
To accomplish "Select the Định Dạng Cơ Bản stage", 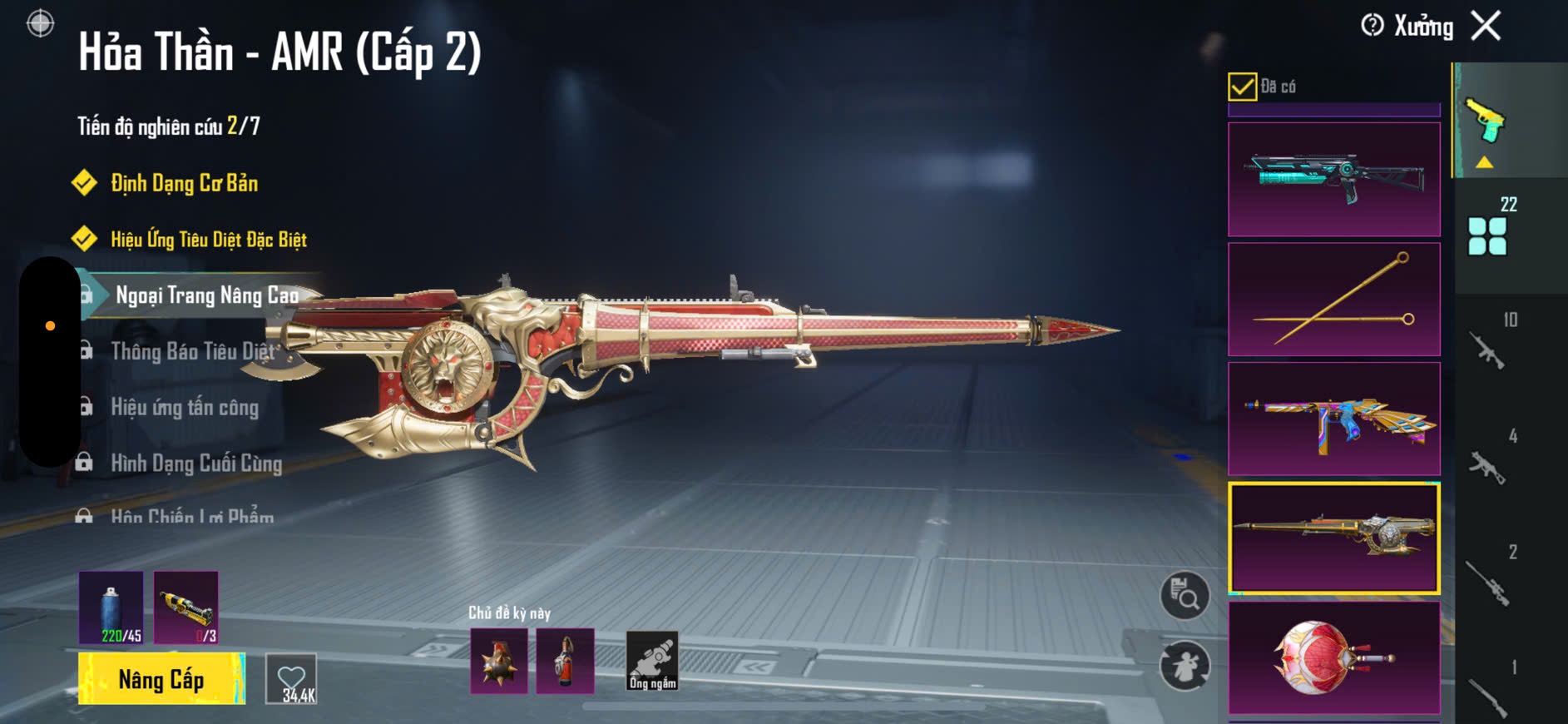I will tap(184, 183).
